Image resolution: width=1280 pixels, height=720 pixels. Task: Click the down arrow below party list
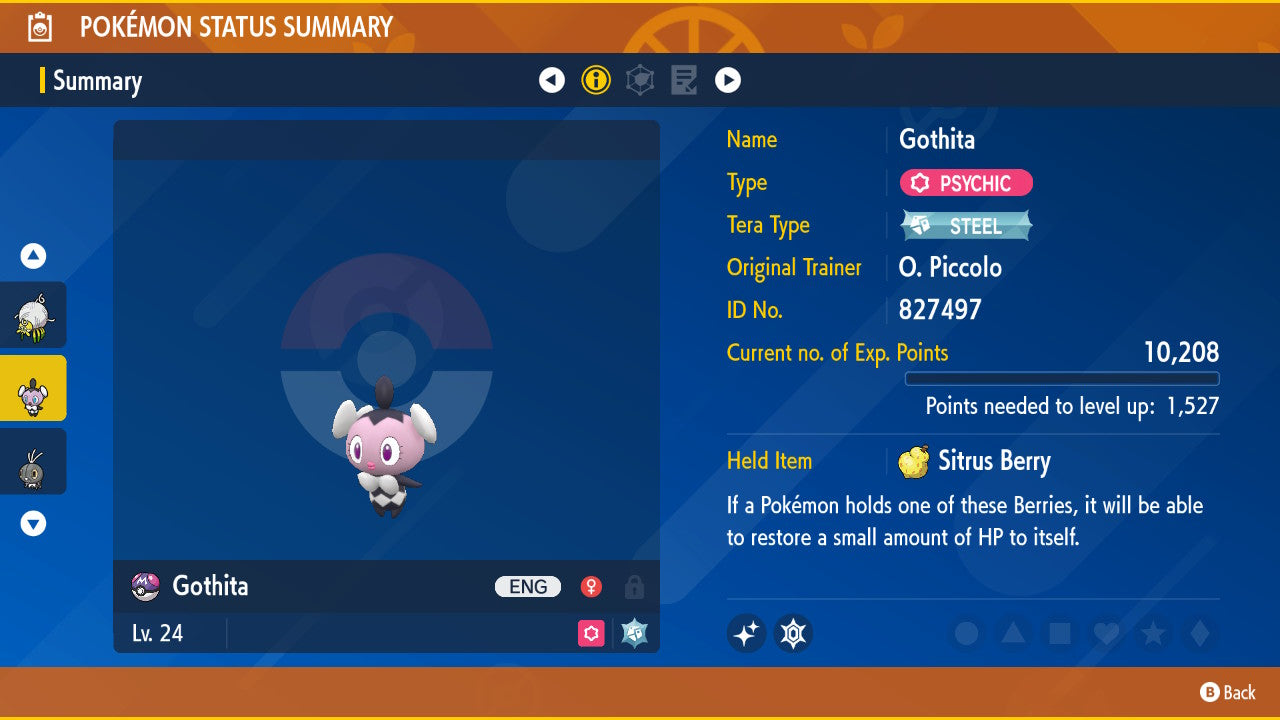33,523
